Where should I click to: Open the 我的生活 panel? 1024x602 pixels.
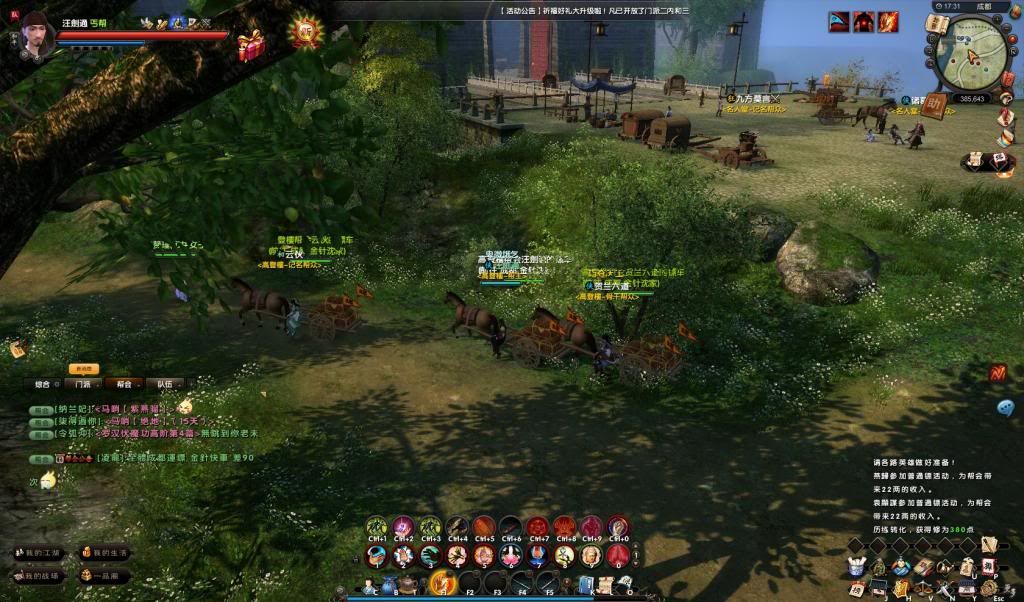click(x=104, y=553)
